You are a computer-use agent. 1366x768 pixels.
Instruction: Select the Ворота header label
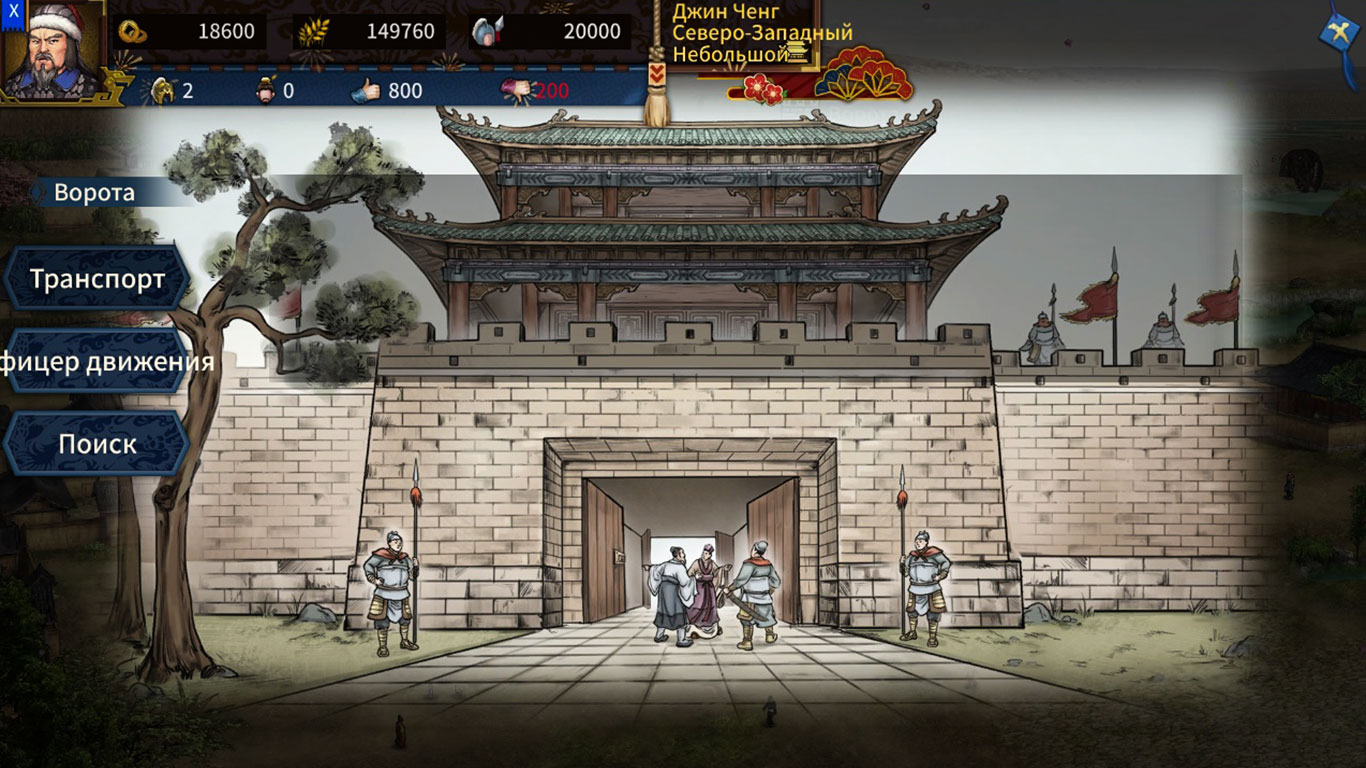pyautogui.click(x=95, y=192)
